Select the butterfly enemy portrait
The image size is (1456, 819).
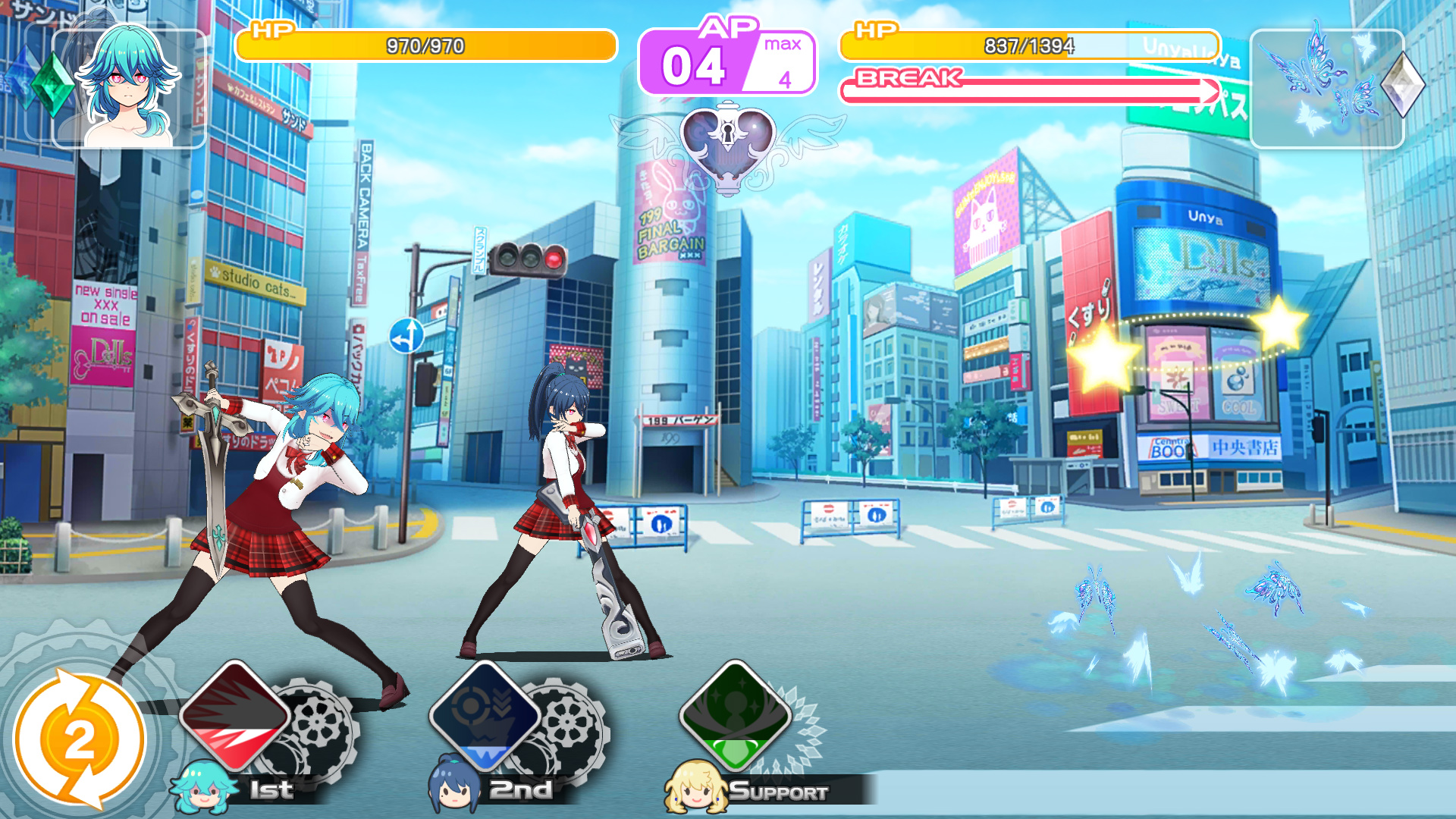(1326, 88)
